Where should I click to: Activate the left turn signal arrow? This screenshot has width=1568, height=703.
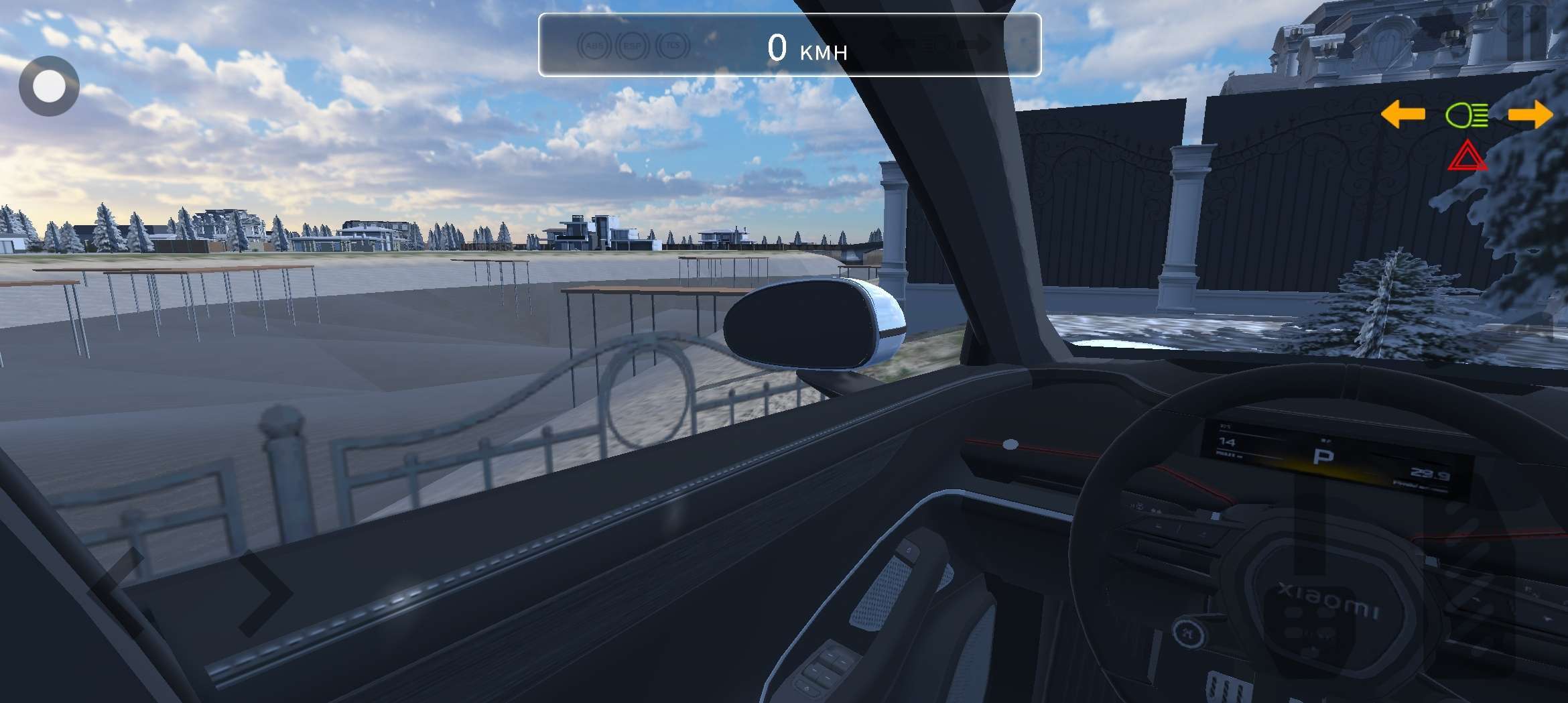click(1402, 115)
